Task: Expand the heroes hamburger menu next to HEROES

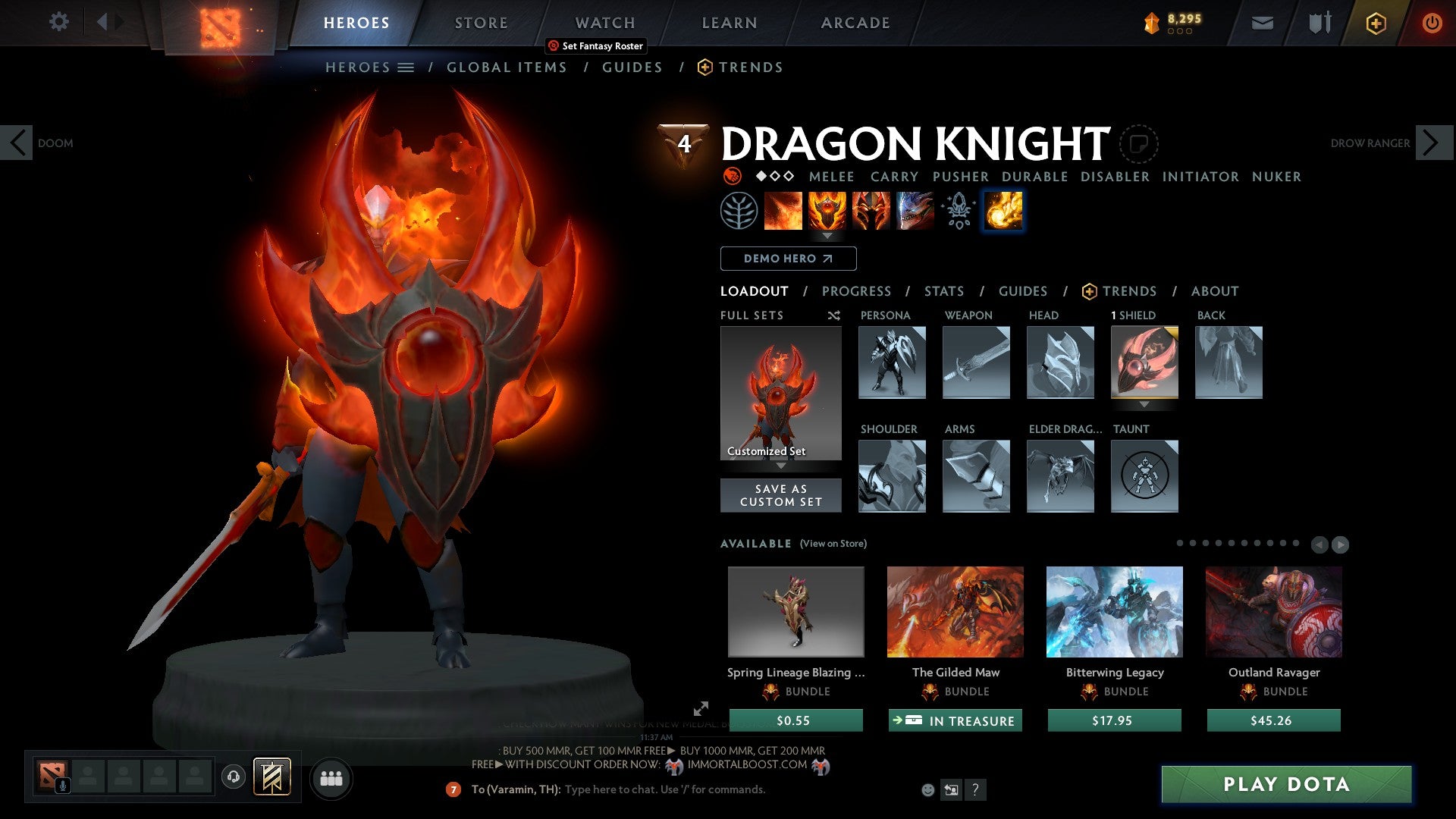Action: click(406, 67)
